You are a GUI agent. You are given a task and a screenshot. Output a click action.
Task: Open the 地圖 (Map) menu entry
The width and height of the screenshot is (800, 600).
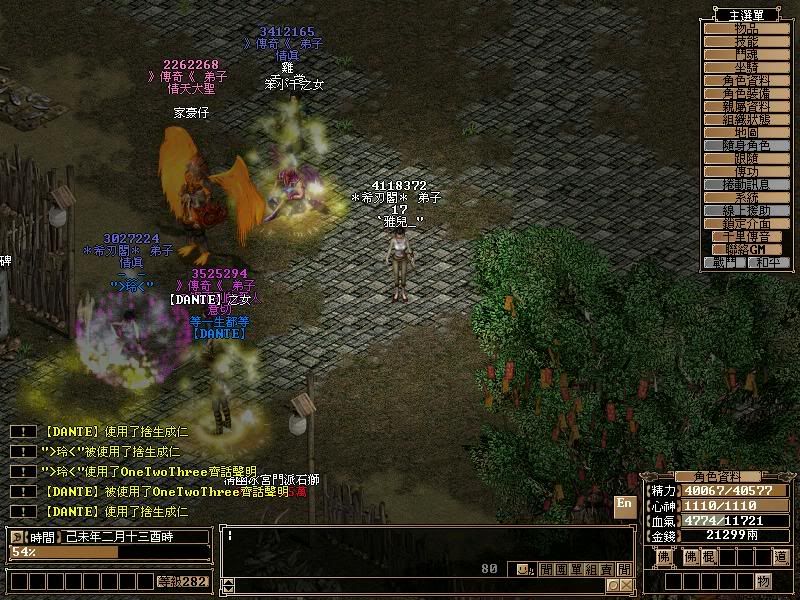pos(746,132)
